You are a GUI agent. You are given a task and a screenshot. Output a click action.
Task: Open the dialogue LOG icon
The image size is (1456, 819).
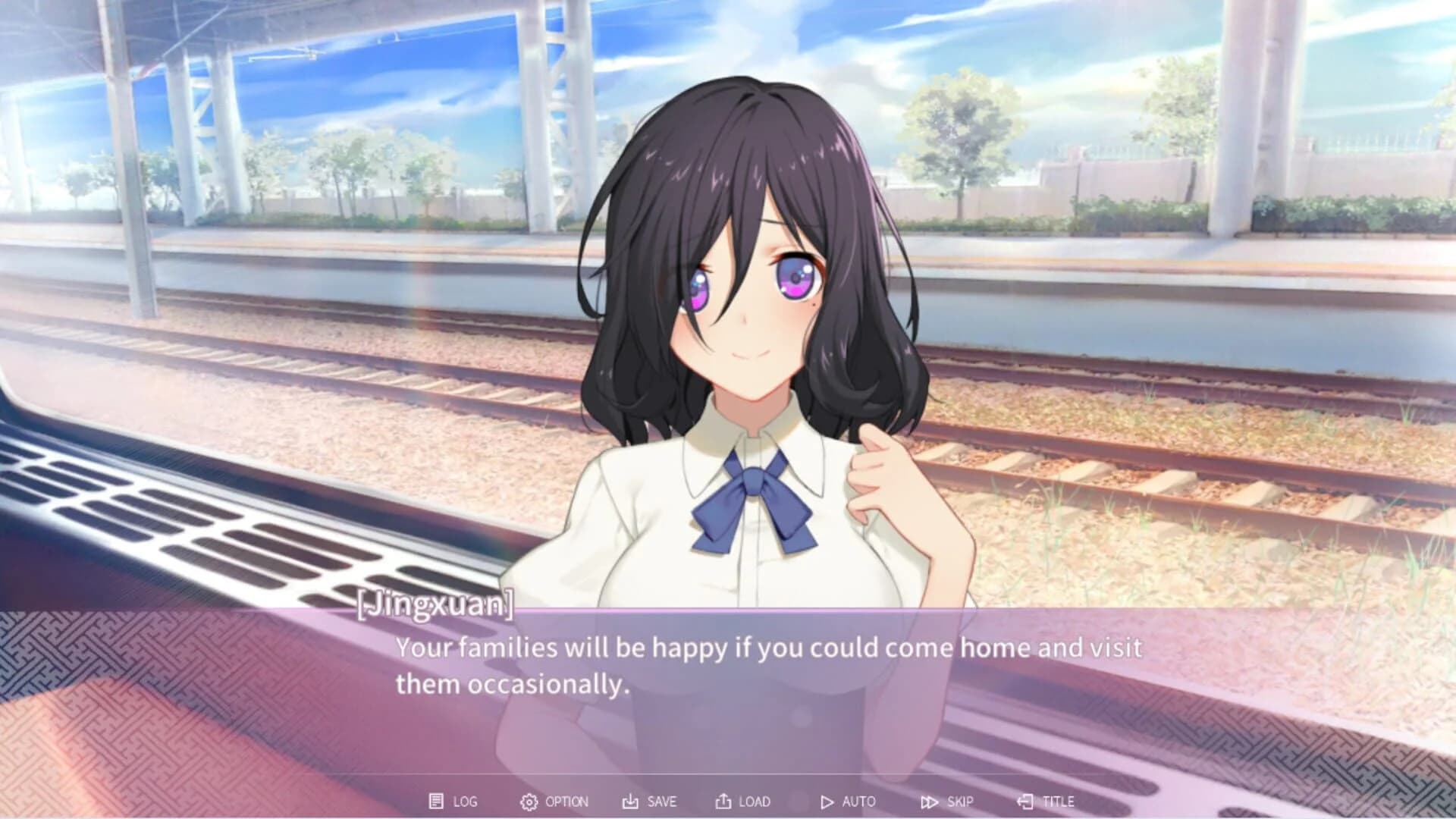tap(438, 801)
